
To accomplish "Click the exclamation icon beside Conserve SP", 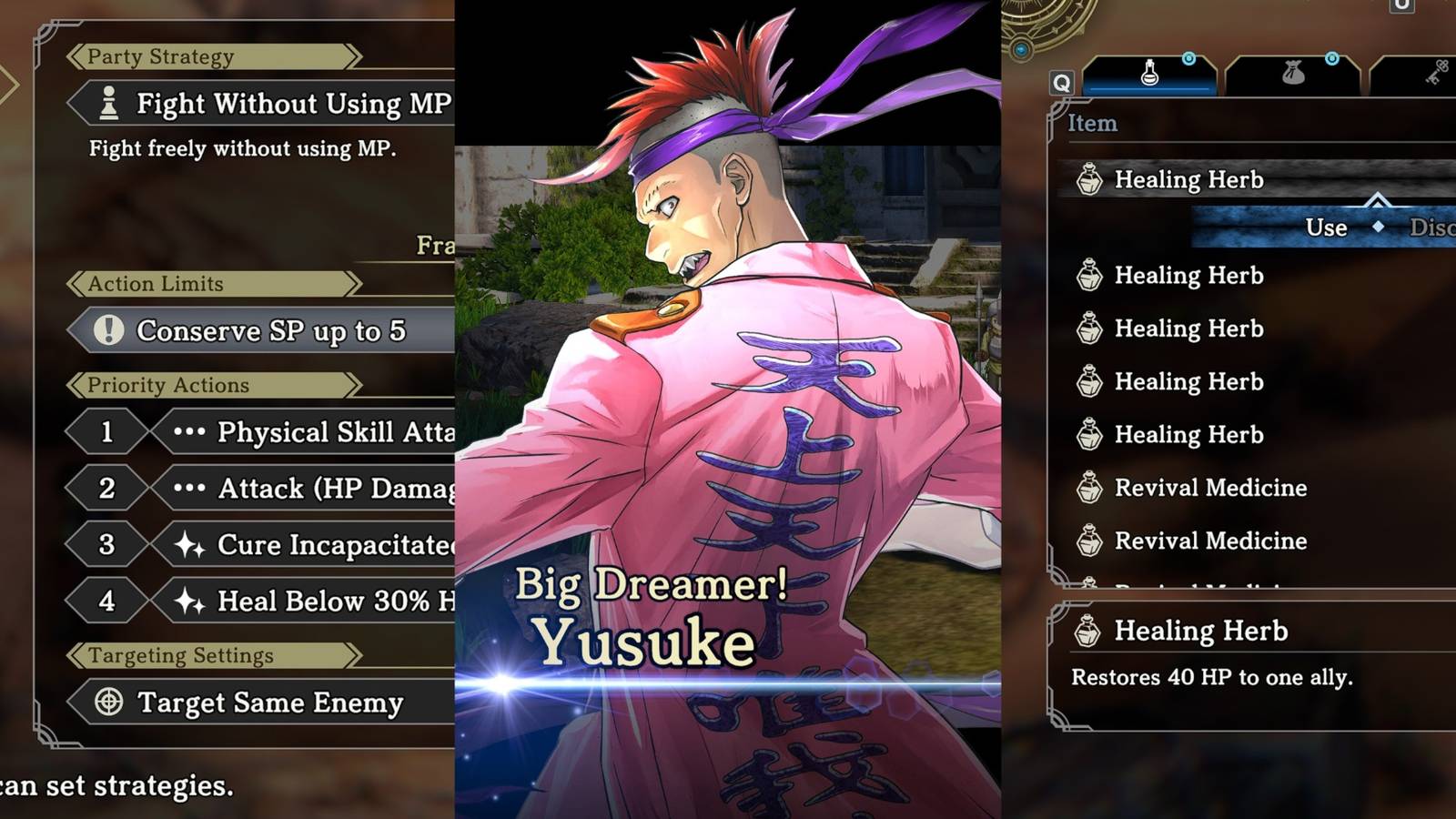I will pyautogui.click(x=109, y=331).
